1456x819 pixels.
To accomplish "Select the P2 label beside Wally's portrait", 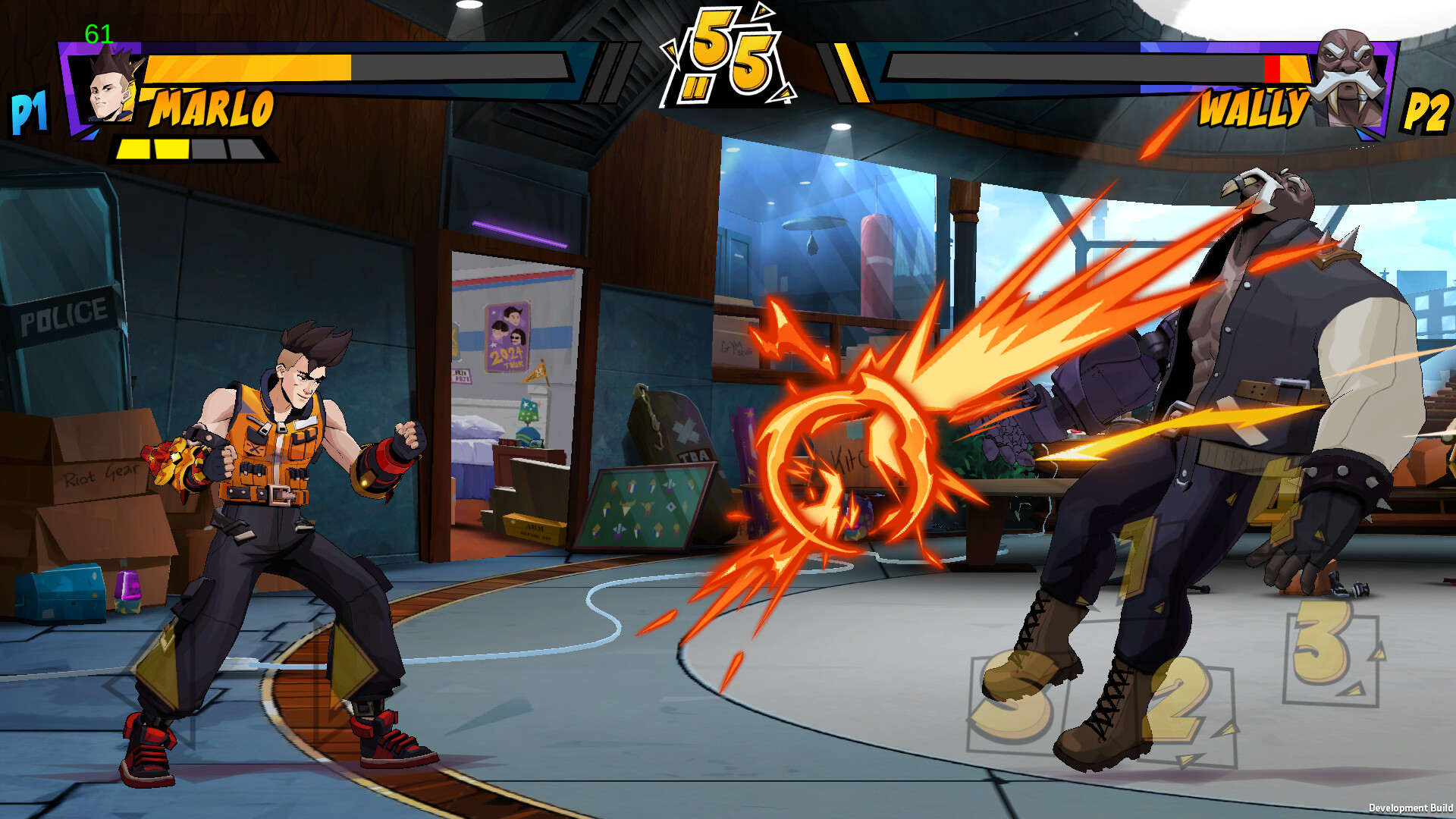I will [x=1429, y=112].
